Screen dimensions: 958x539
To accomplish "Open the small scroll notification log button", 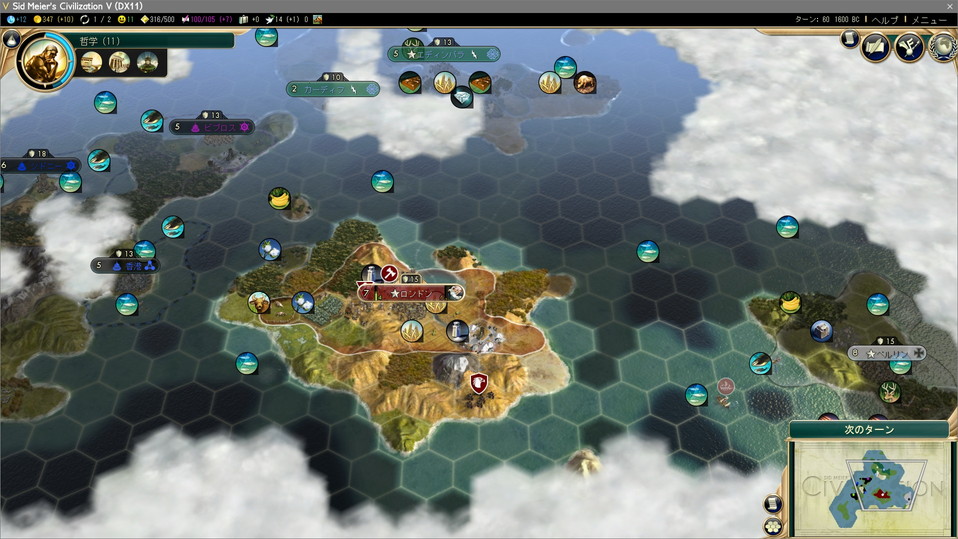I will point(848,39).
